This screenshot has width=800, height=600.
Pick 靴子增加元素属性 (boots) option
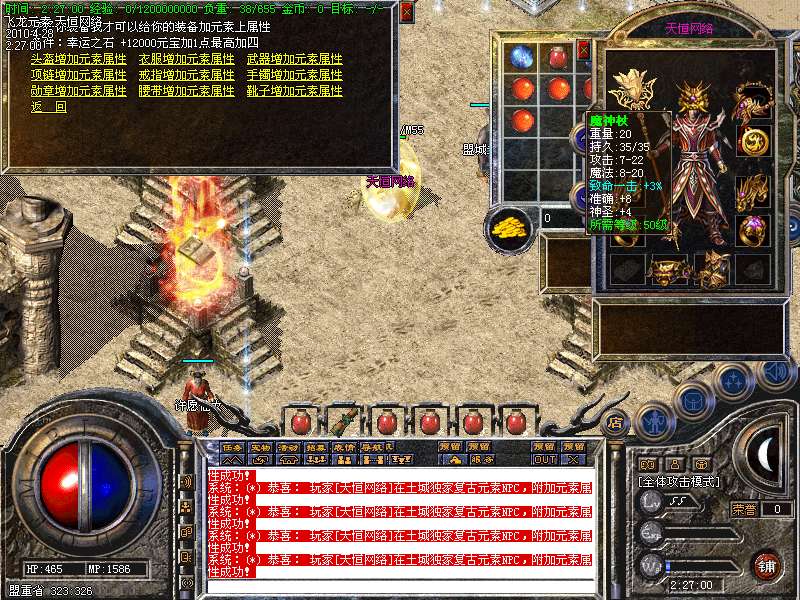click(294, 91)
